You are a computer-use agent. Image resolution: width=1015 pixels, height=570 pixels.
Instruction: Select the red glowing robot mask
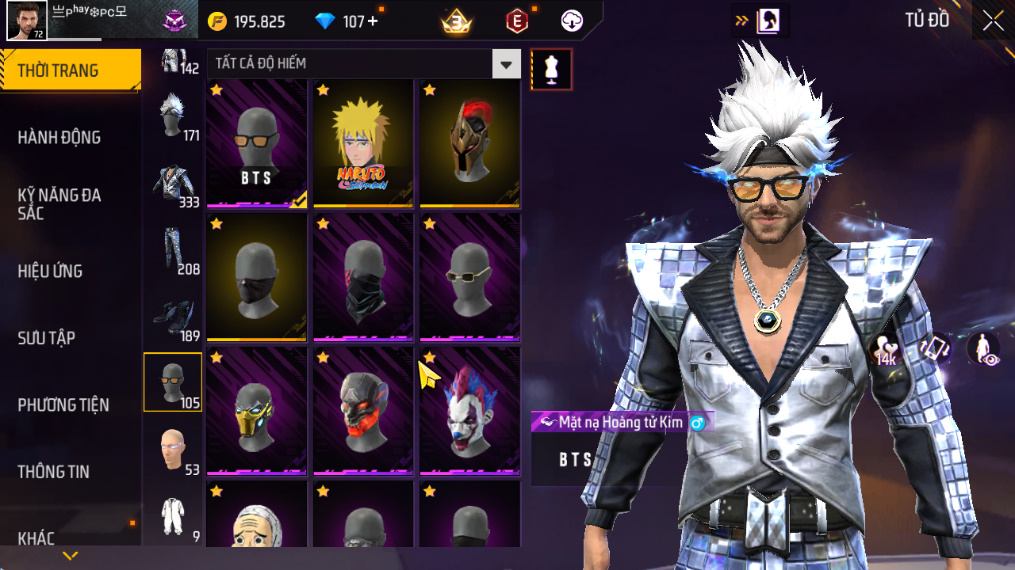363,410
